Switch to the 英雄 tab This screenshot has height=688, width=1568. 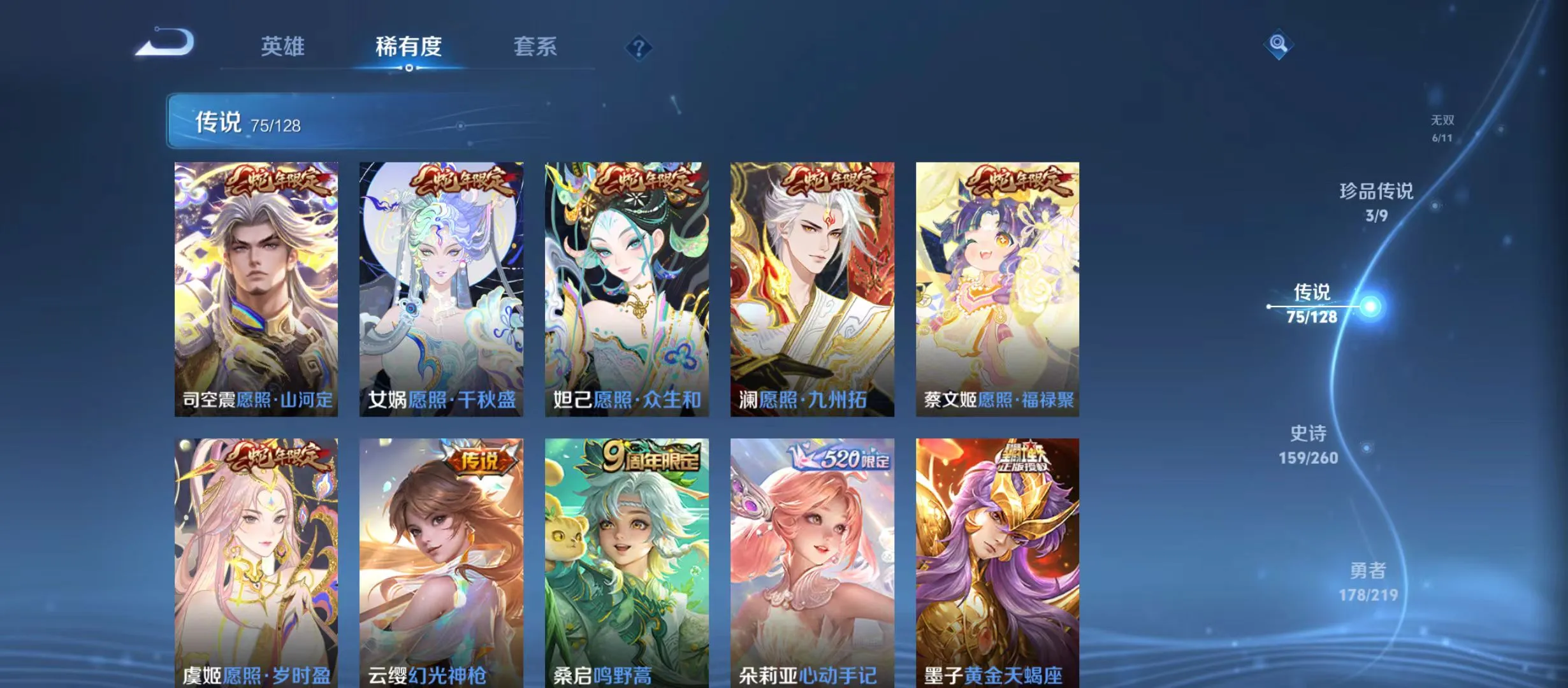click(282, 46)
